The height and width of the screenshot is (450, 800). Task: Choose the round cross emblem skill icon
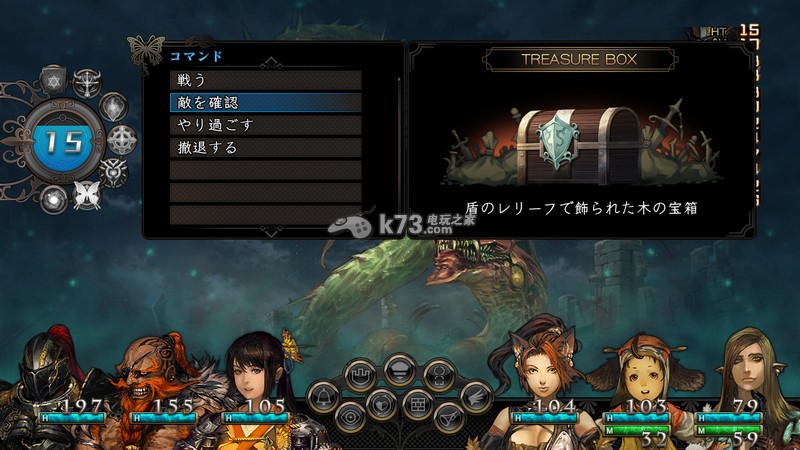[122, 138]
